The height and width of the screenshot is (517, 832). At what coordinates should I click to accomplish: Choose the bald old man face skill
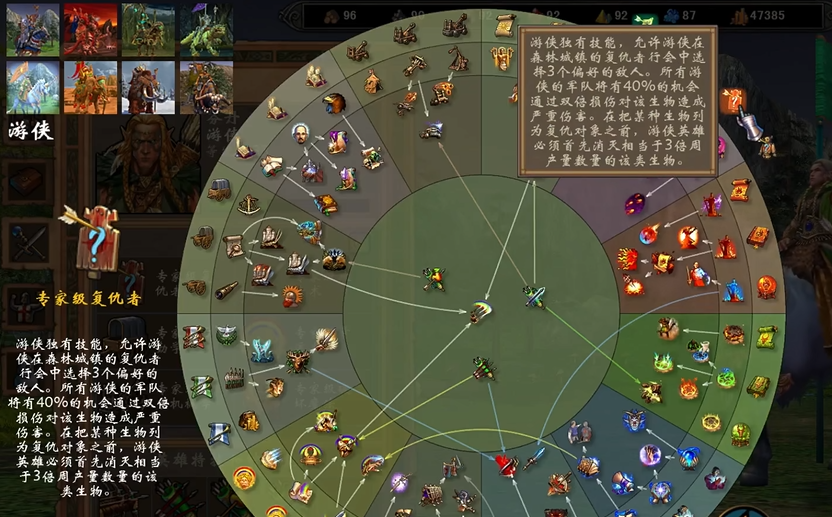[300, 133]
